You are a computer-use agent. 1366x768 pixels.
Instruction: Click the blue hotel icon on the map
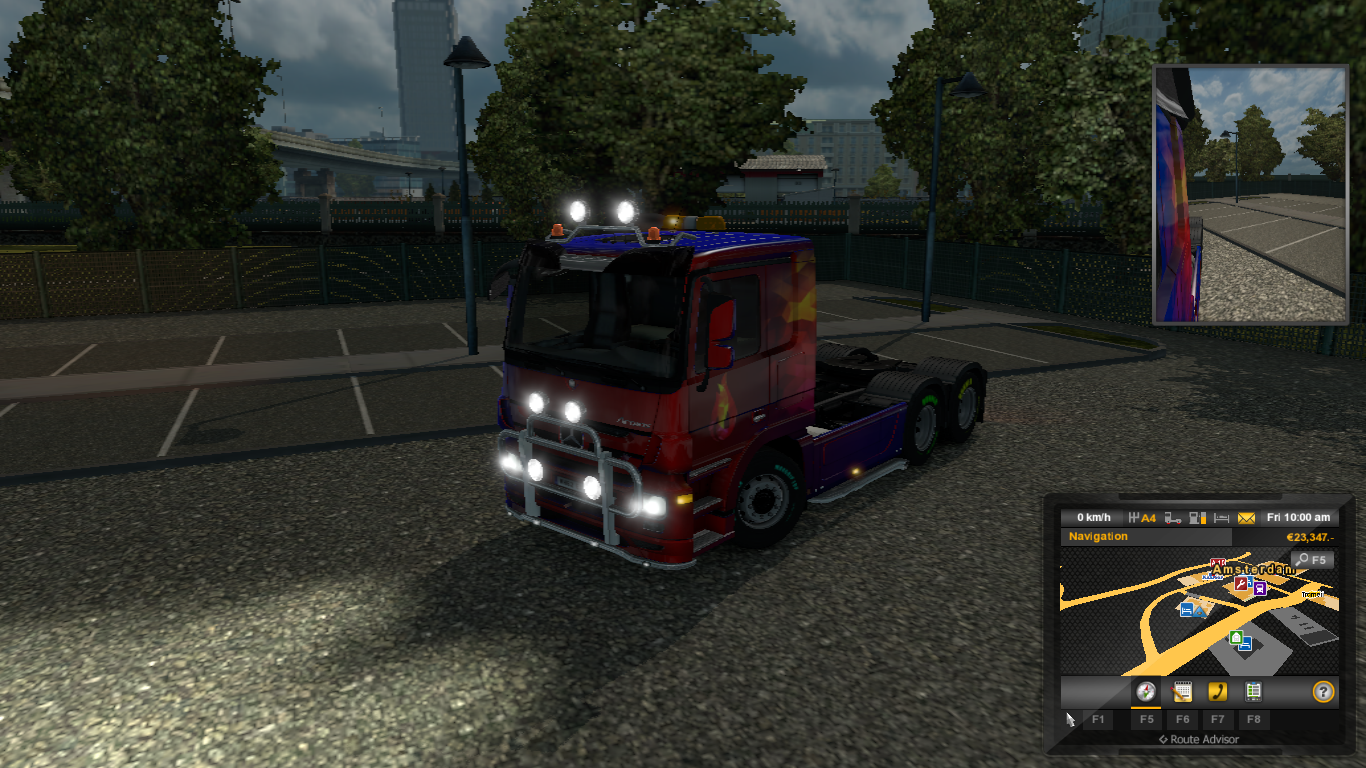coord(1186,610)
